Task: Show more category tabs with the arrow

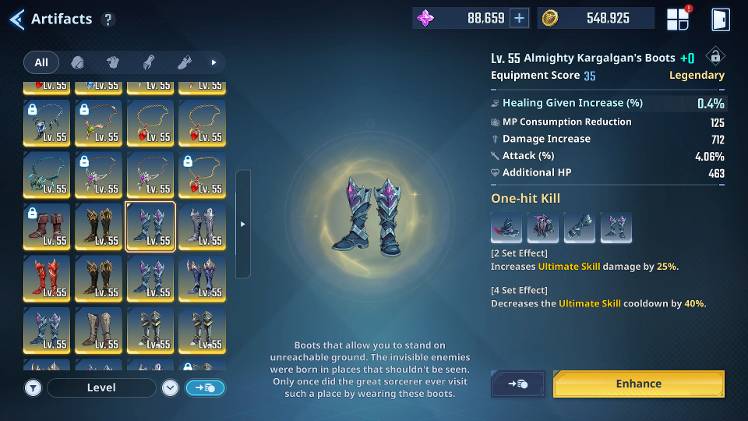Action: coord(213,62)
